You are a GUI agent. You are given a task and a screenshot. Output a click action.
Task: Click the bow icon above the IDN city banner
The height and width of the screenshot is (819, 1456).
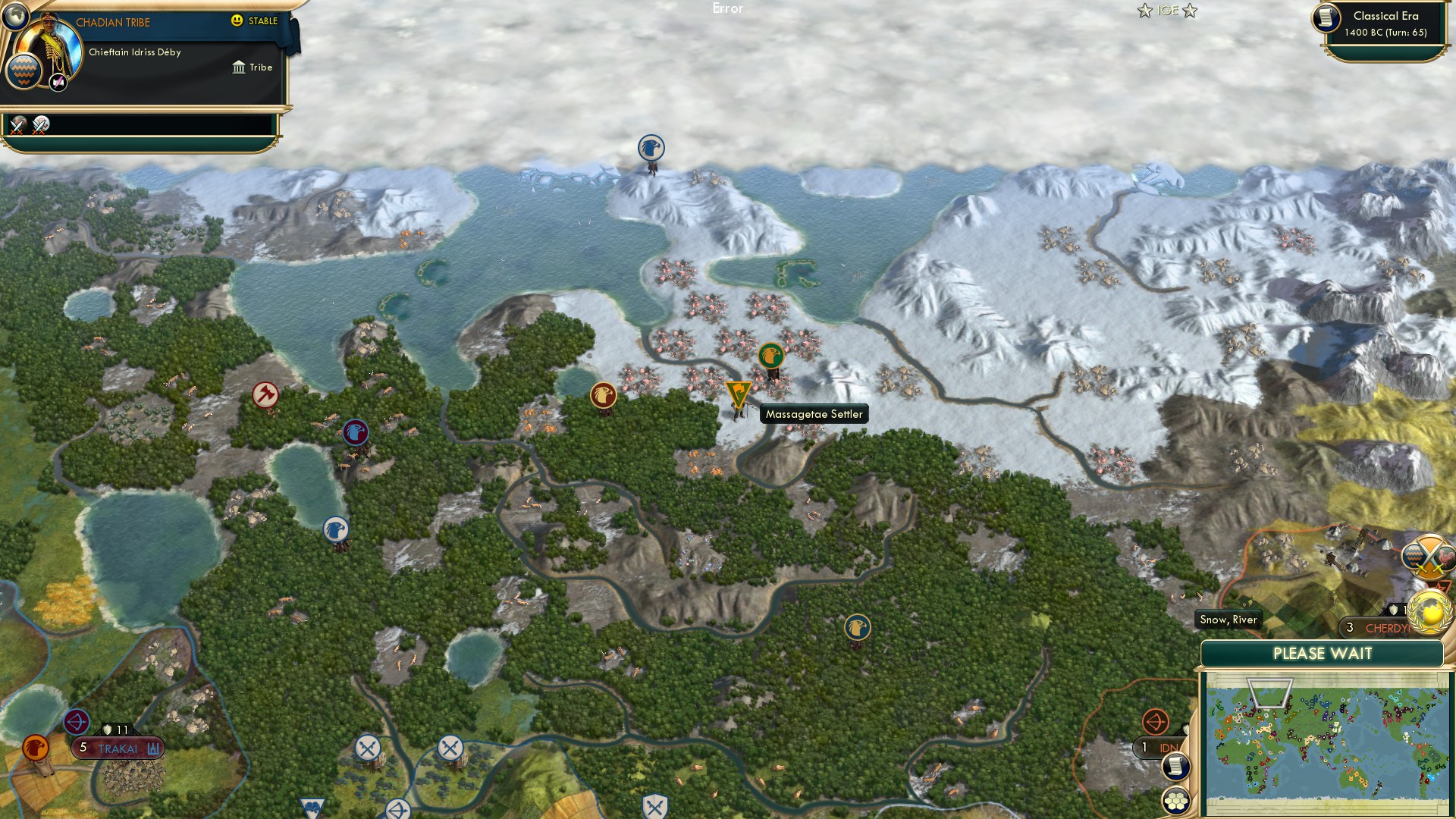(x=1156, y=723)
